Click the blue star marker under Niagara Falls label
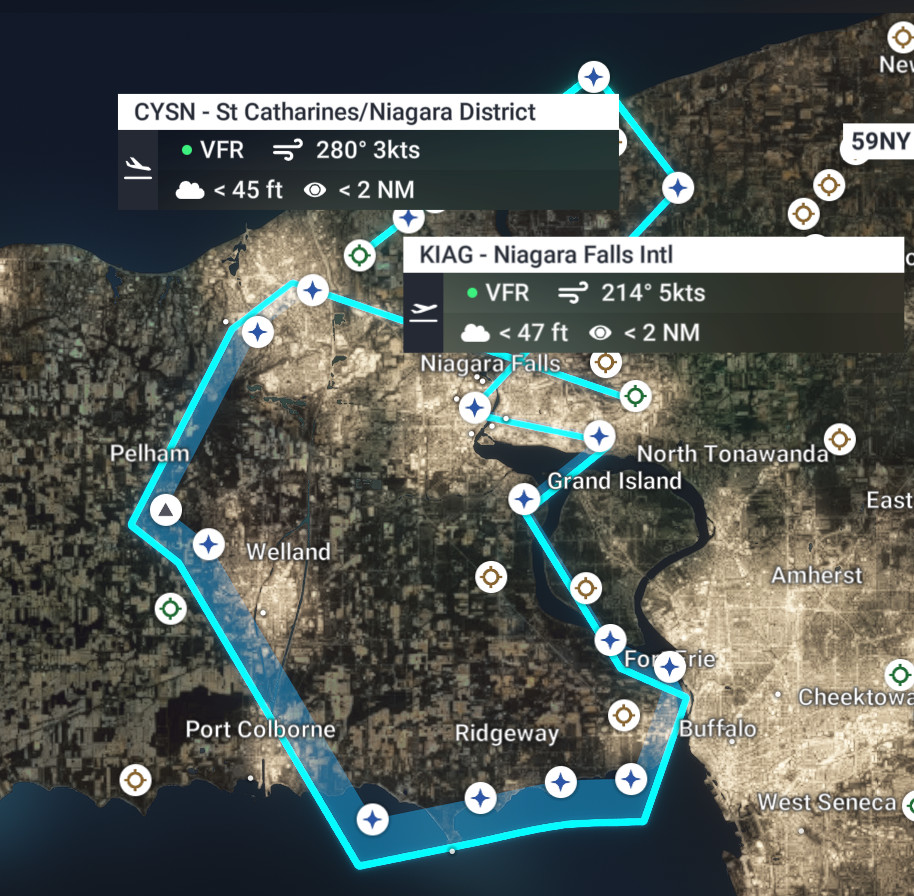The height and width of the screenshot is (896, 914). point(474,407)
